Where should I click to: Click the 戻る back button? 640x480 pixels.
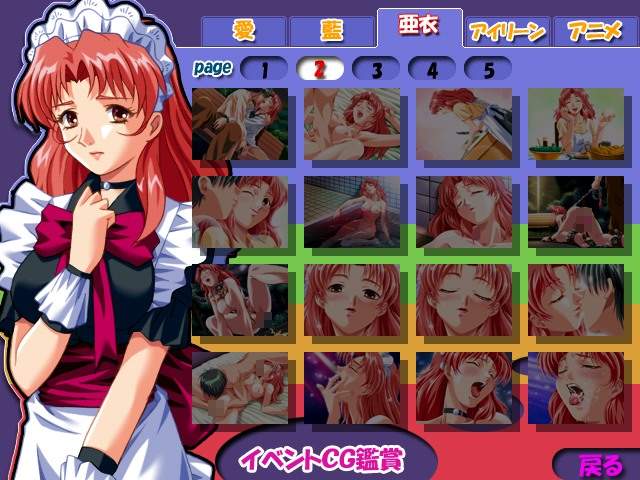pos(600,465)
